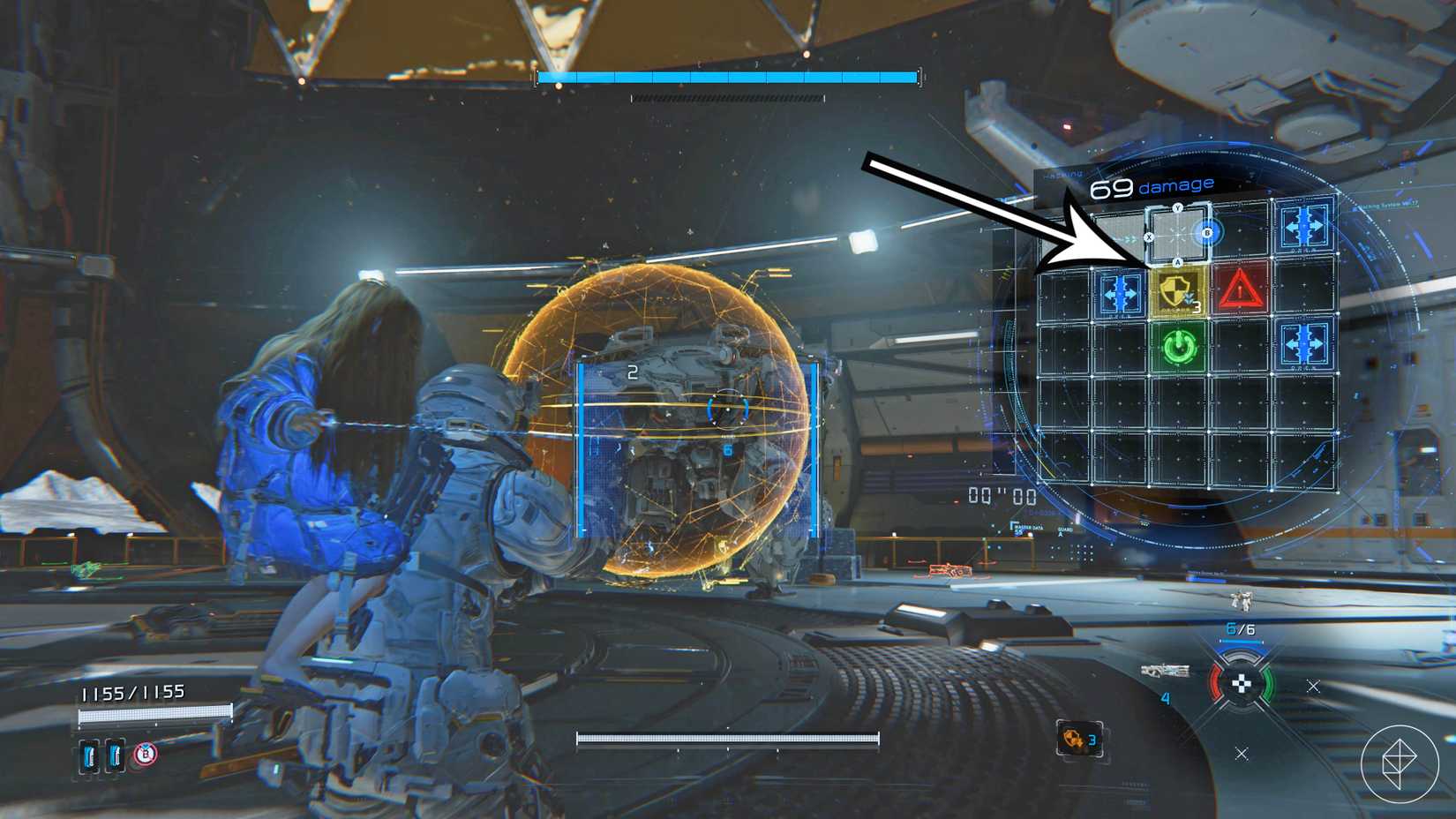Click the first blue canister icon bottom-left
This screenshot has width=1456, height=819.
[x=88, y=756]
